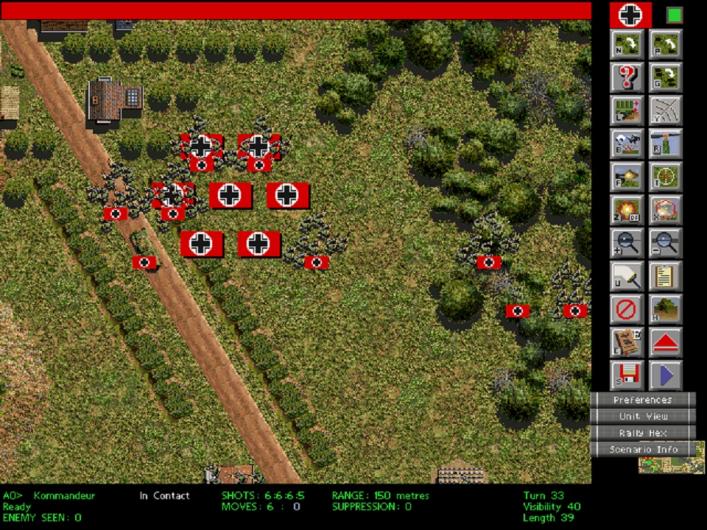Zoom out with the minus magnifier

(x=666, y=242)
